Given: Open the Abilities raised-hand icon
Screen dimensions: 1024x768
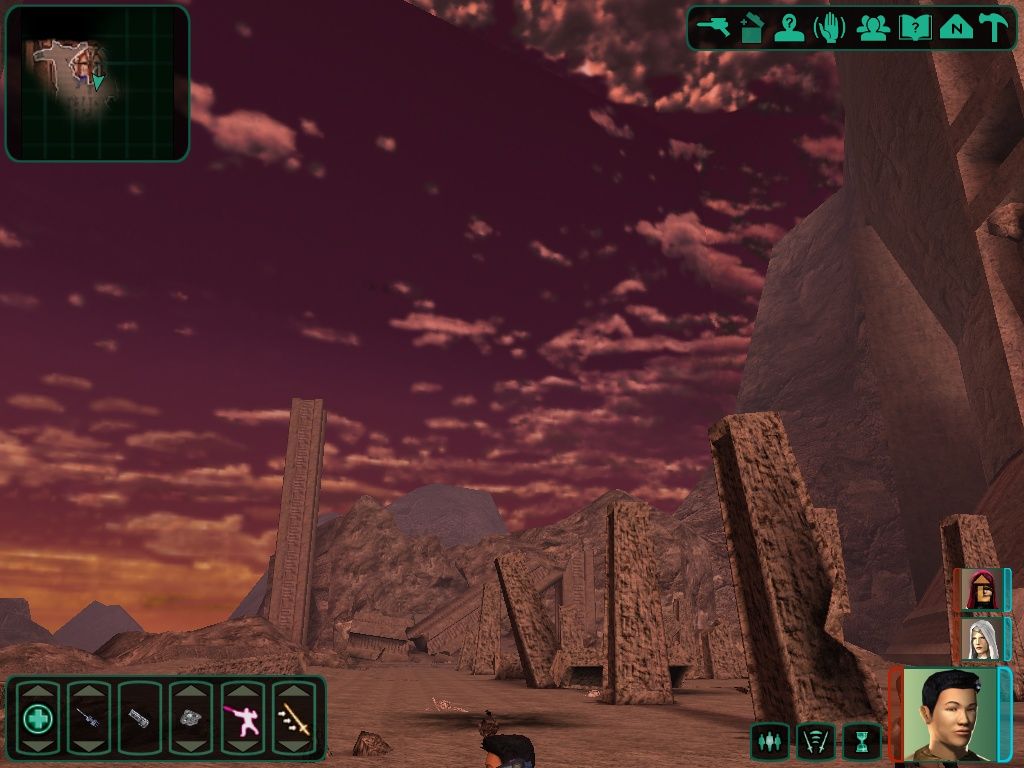Looking at the screenshot, I should [x=830, y=28].
